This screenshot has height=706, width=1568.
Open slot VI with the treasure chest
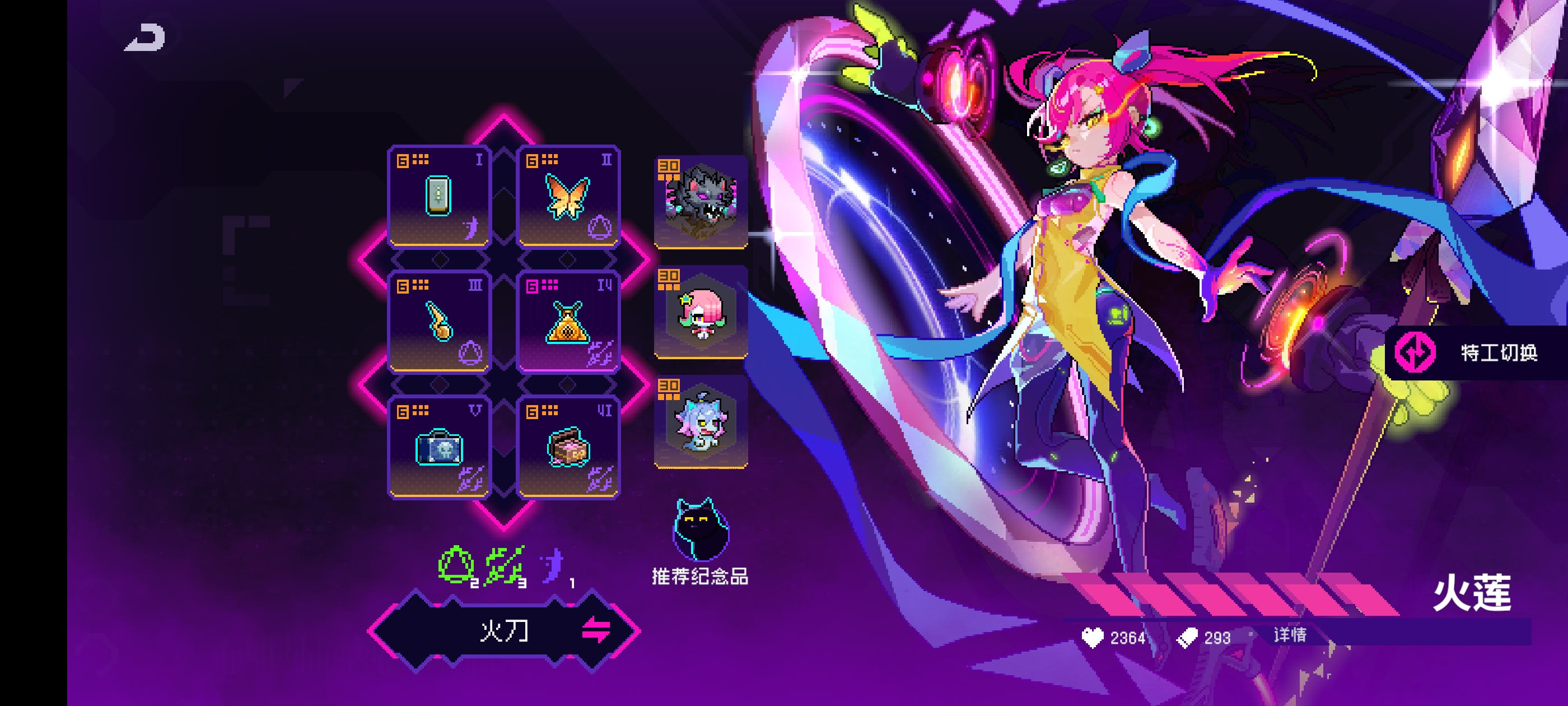pyautogui.click(x=568, y=448)
